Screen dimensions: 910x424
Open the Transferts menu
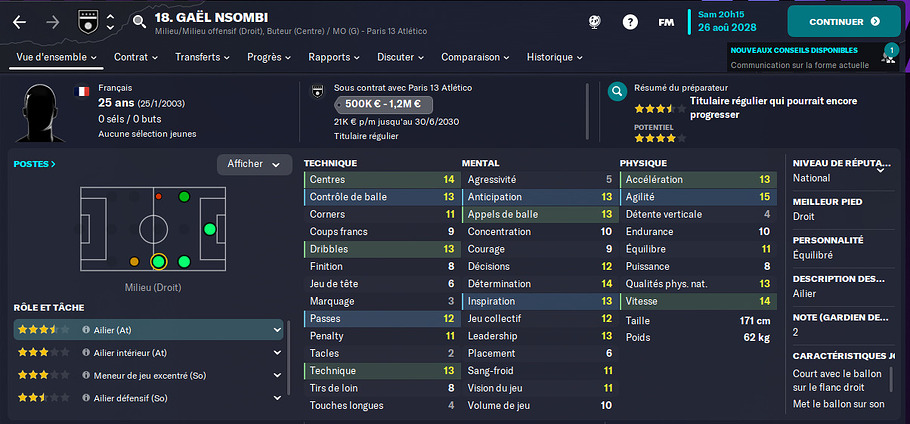[203, 58]
